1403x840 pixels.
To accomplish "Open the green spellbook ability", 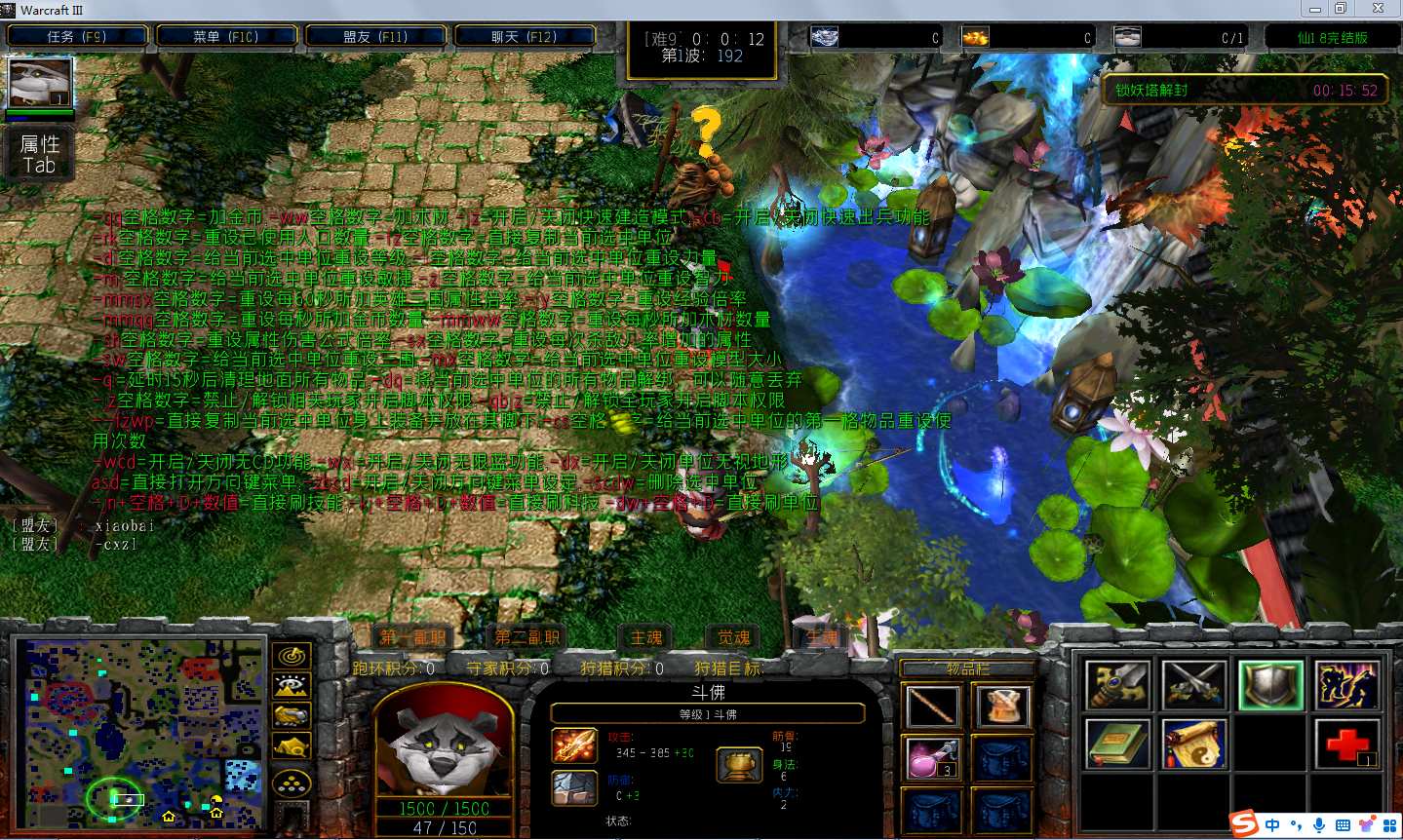I will tap(1117, 745).
